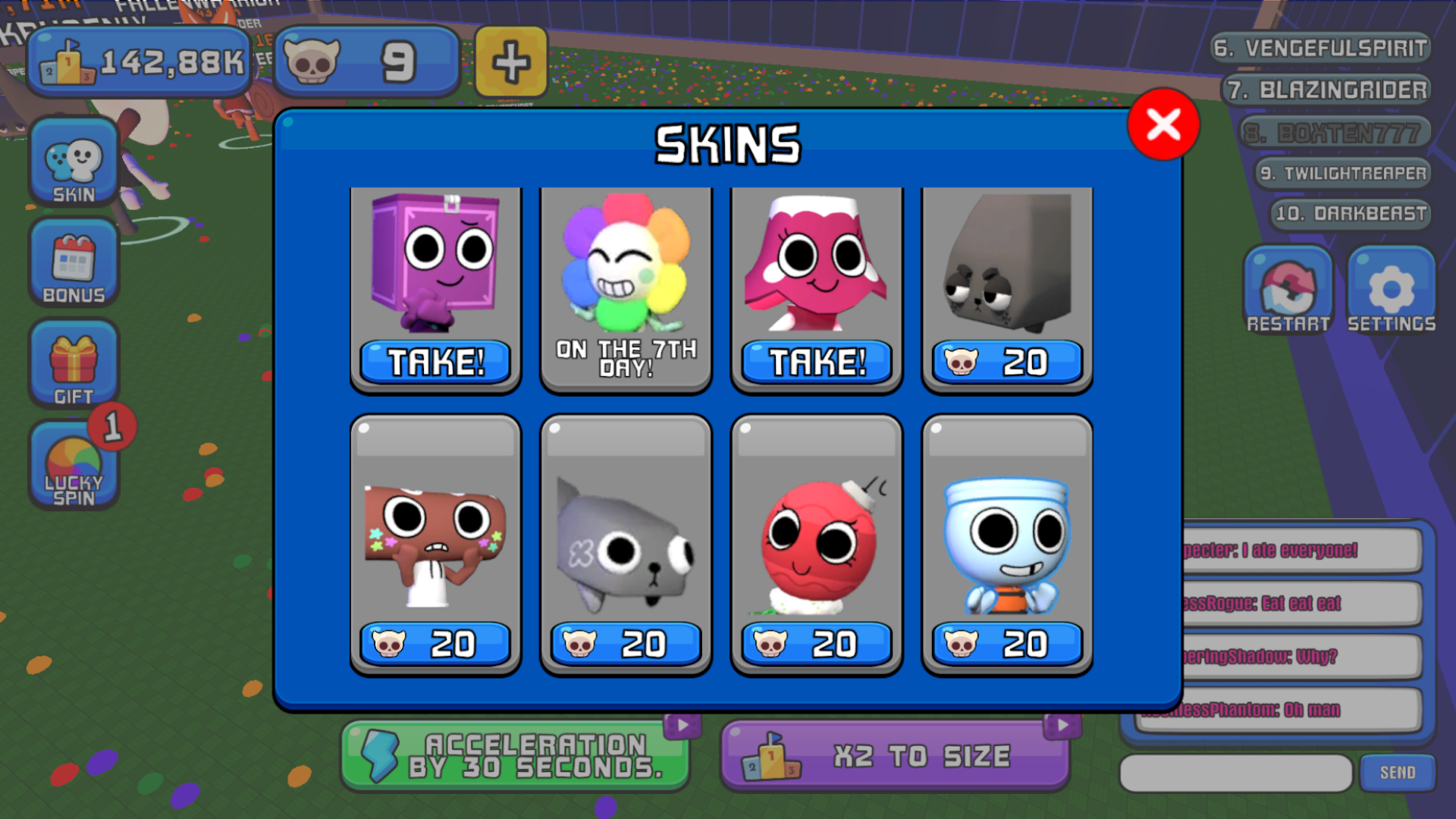This screenshot has height=819, width=1456.
Task: Click the arrow on the X2 to Size banner
Action: coord(1061,724)
